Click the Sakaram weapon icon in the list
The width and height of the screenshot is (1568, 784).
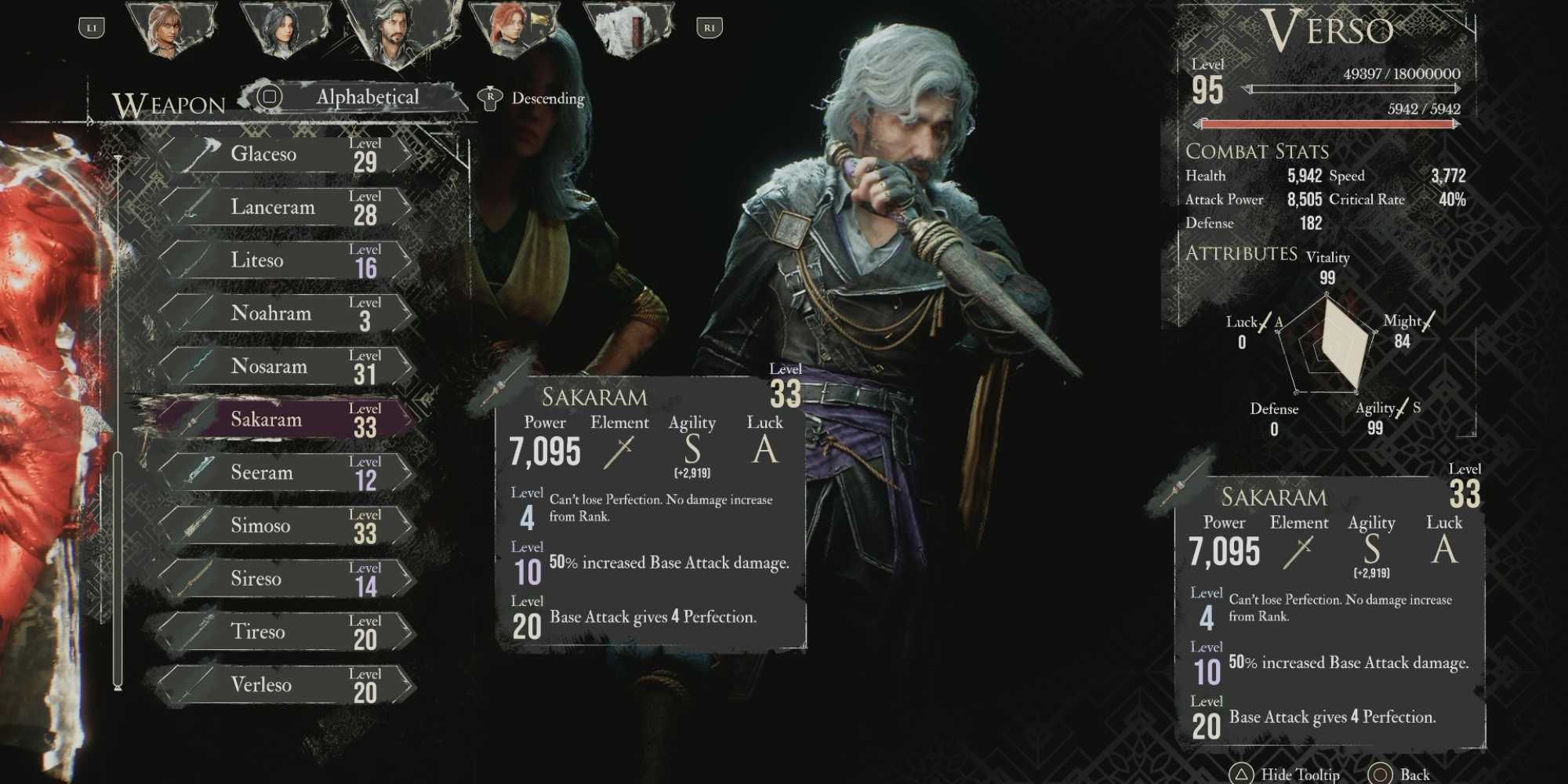194,420
